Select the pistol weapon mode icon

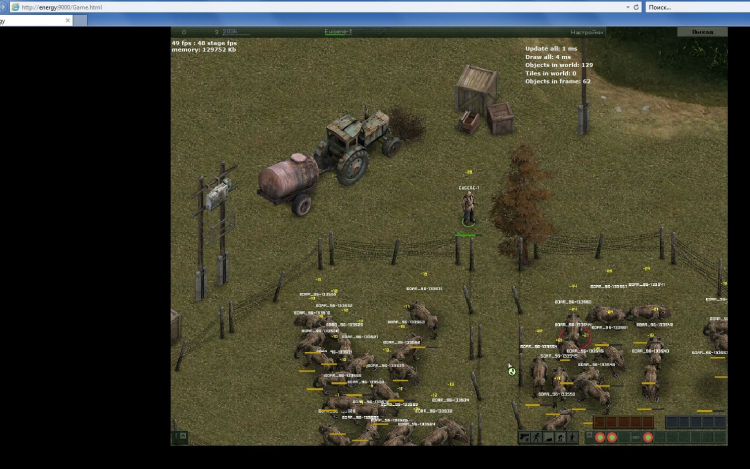[x=524, y=437]
